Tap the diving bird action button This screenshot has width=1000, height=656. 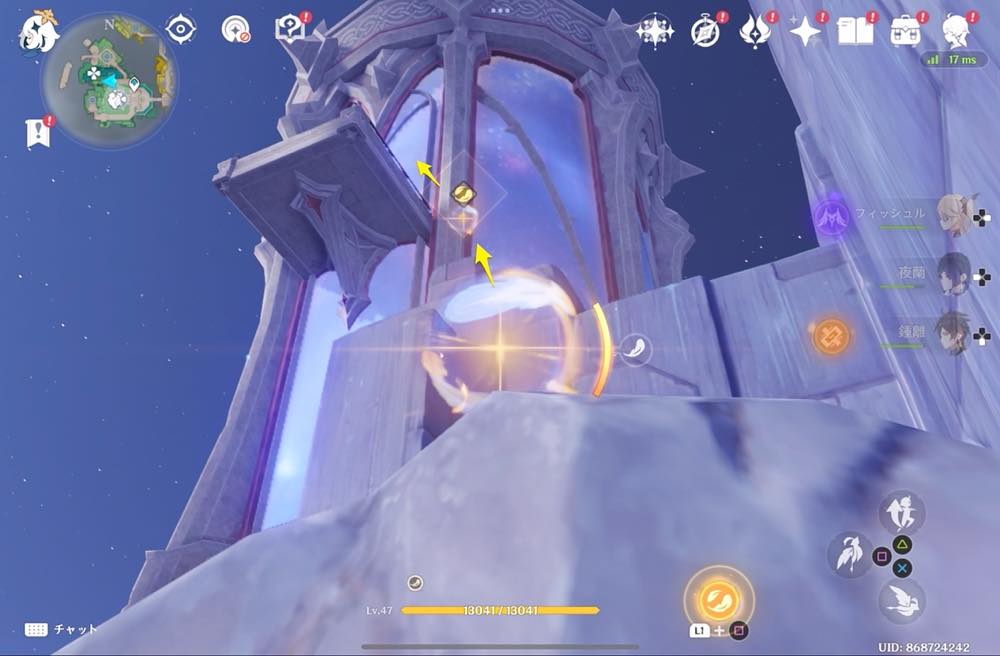coord(902,601)
